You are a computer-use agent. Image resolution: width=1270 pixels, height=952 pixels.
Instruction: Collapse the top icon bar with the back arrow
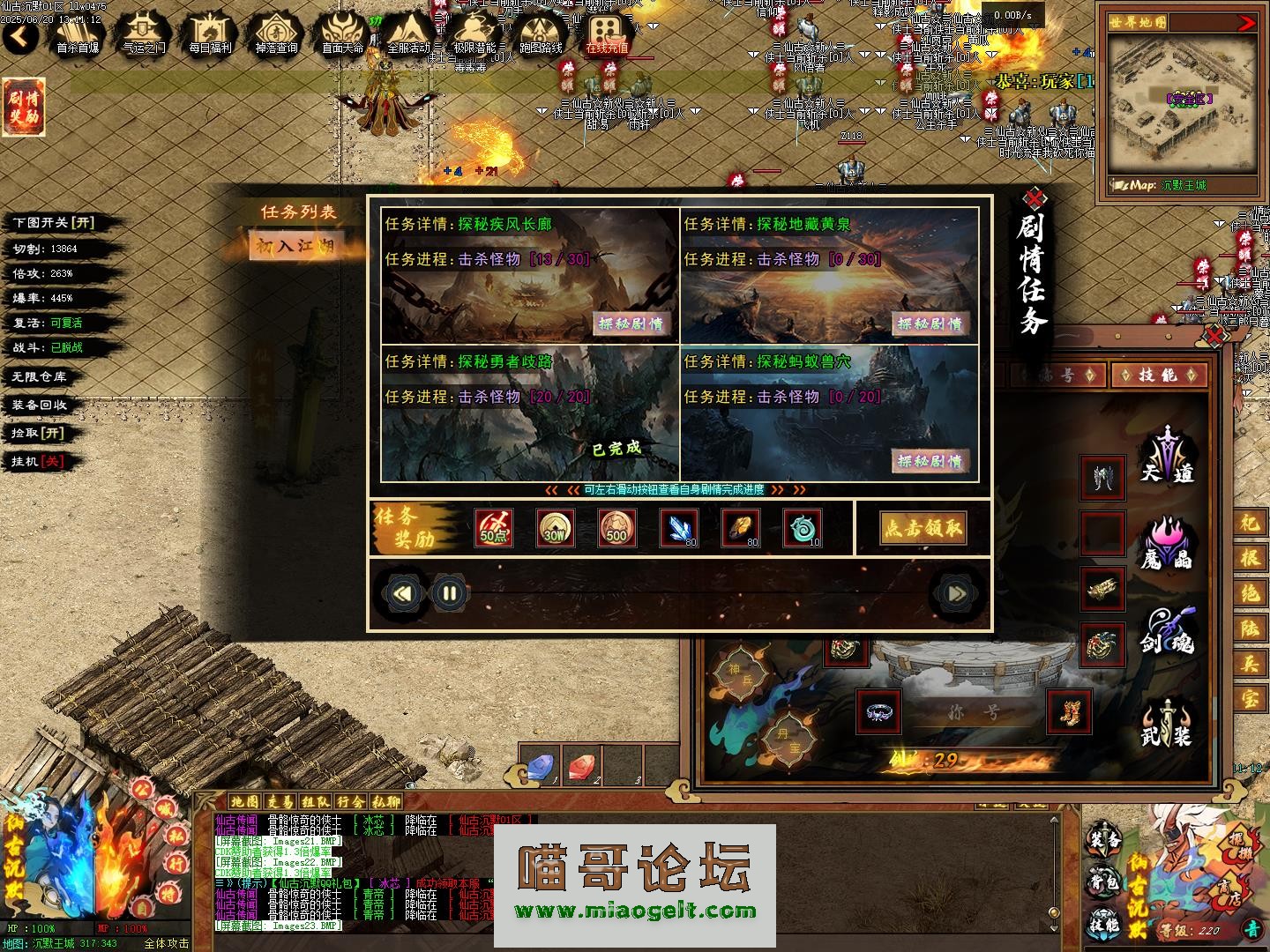click(20, 36)
